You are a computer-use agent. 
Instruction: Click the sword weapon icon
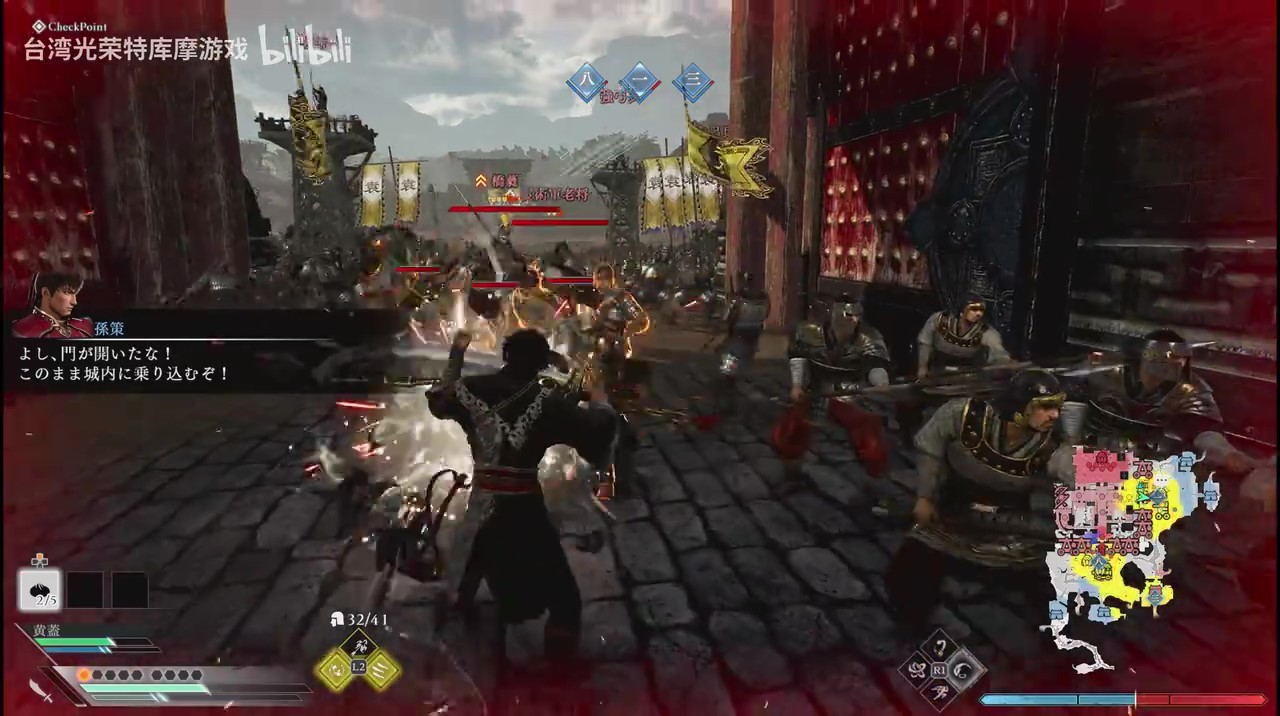pyautogui.click(x=42, y=689)
